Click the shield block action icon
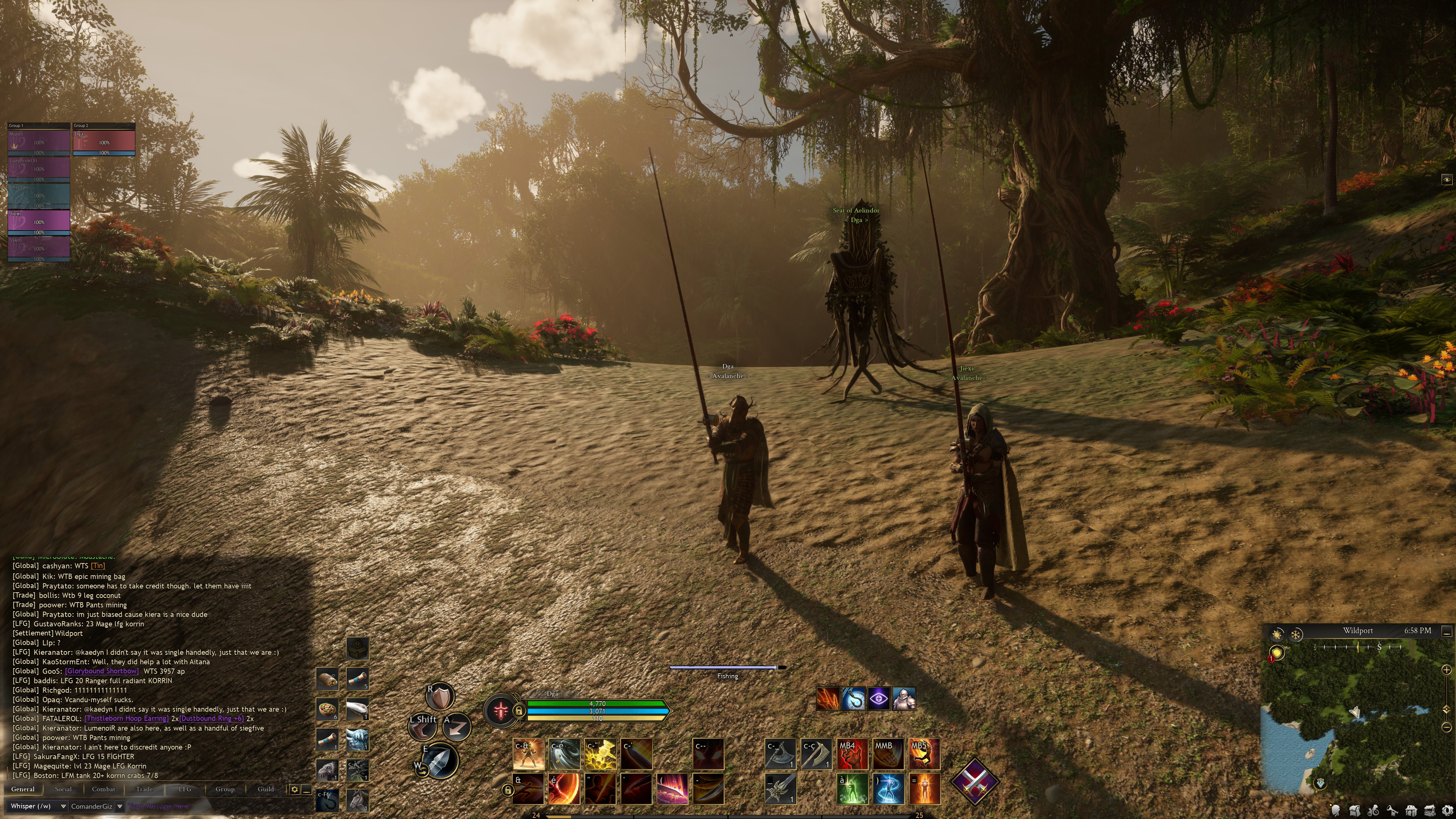 (440, 697)
